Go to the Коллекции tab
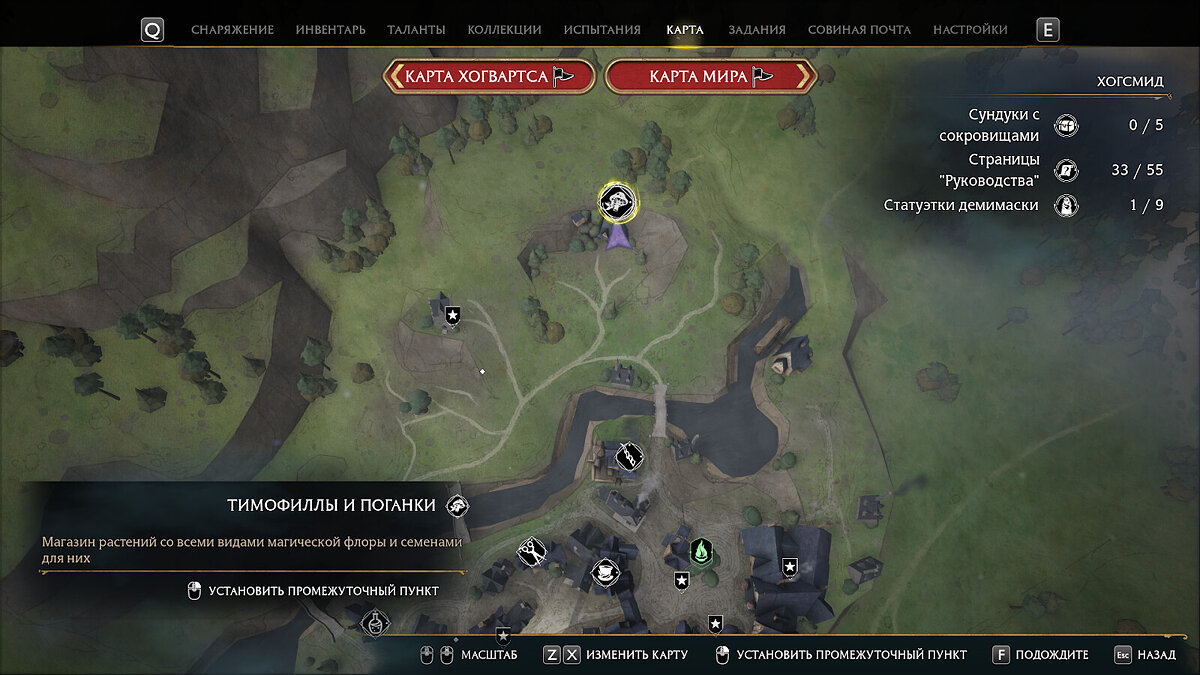 point(504,30)
